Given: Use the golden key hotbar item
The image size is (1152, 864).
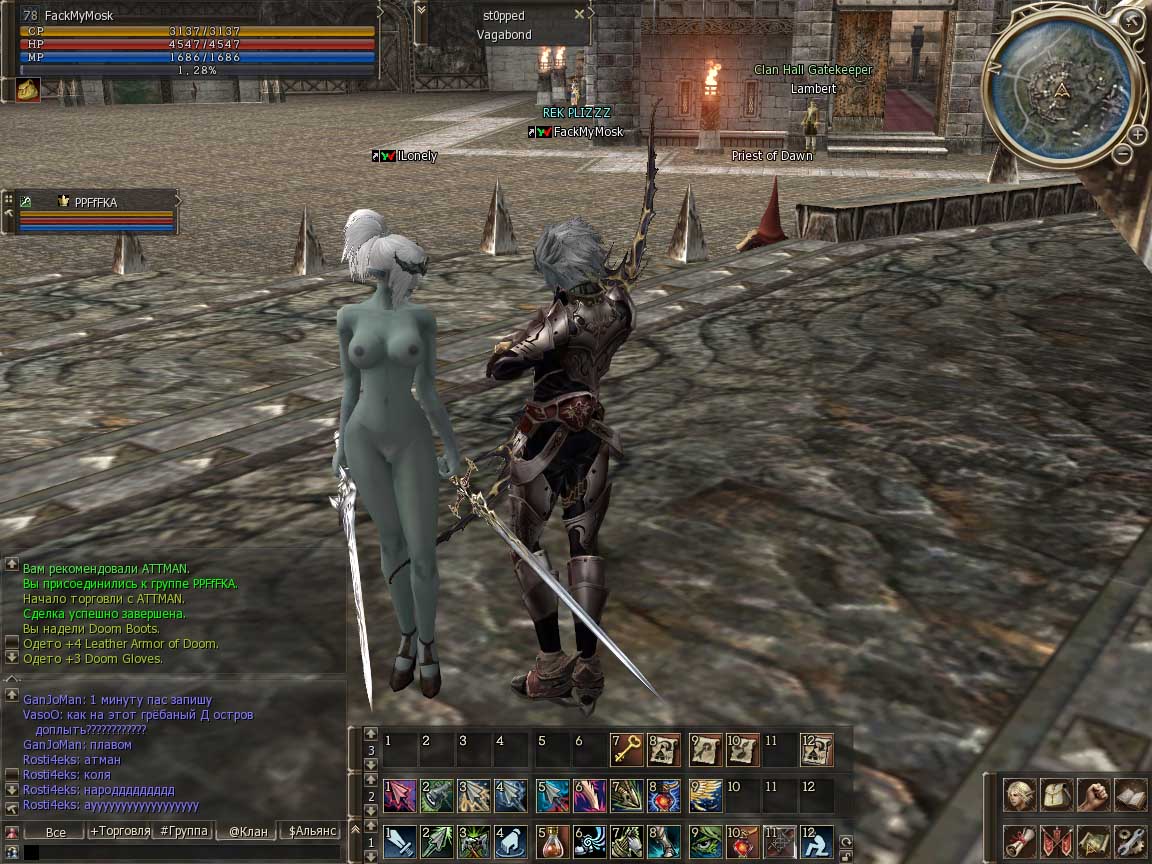Looking at the screenshot, I should coord(626,750).
